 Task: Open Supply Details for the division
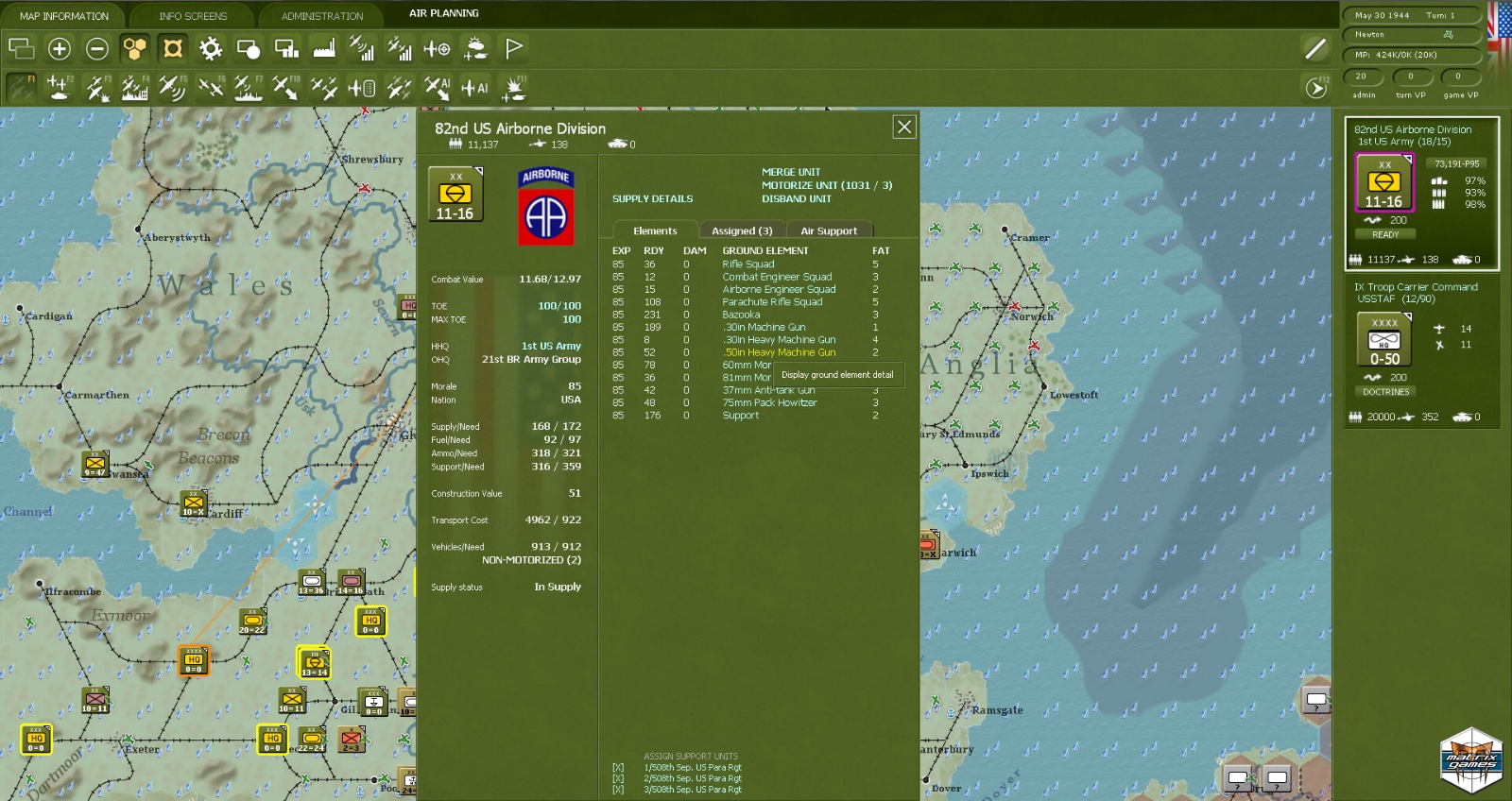pos(652,199)
